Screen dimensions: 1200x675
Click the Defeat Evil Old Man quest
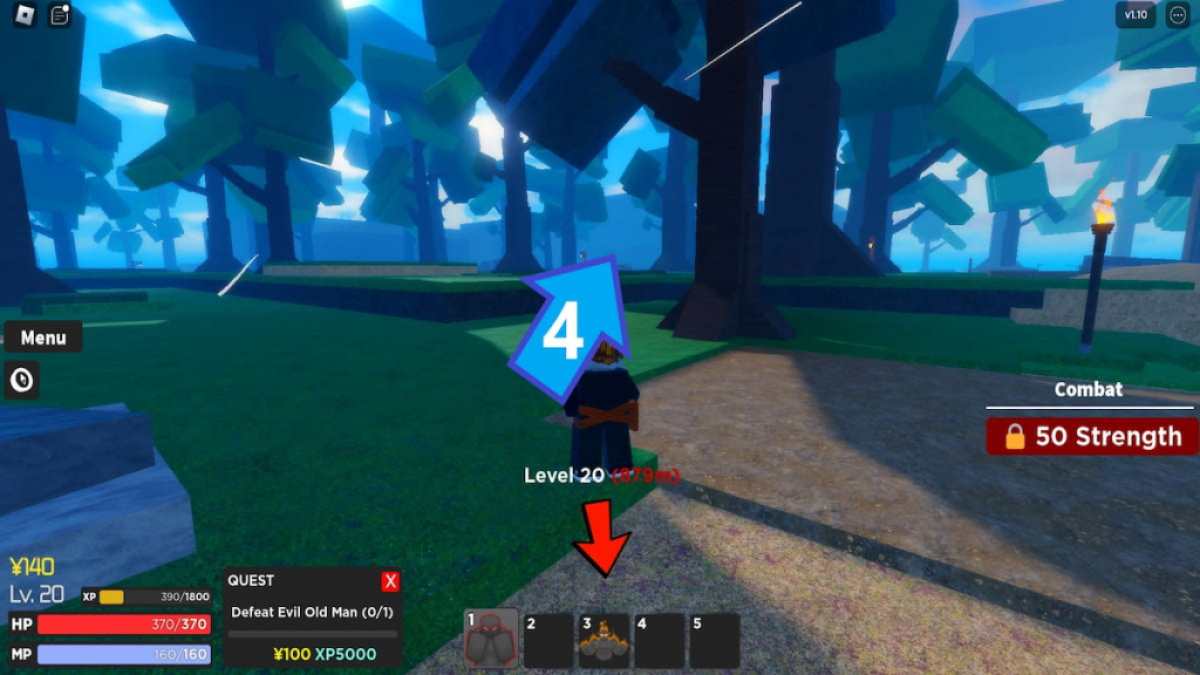[312, 612]
